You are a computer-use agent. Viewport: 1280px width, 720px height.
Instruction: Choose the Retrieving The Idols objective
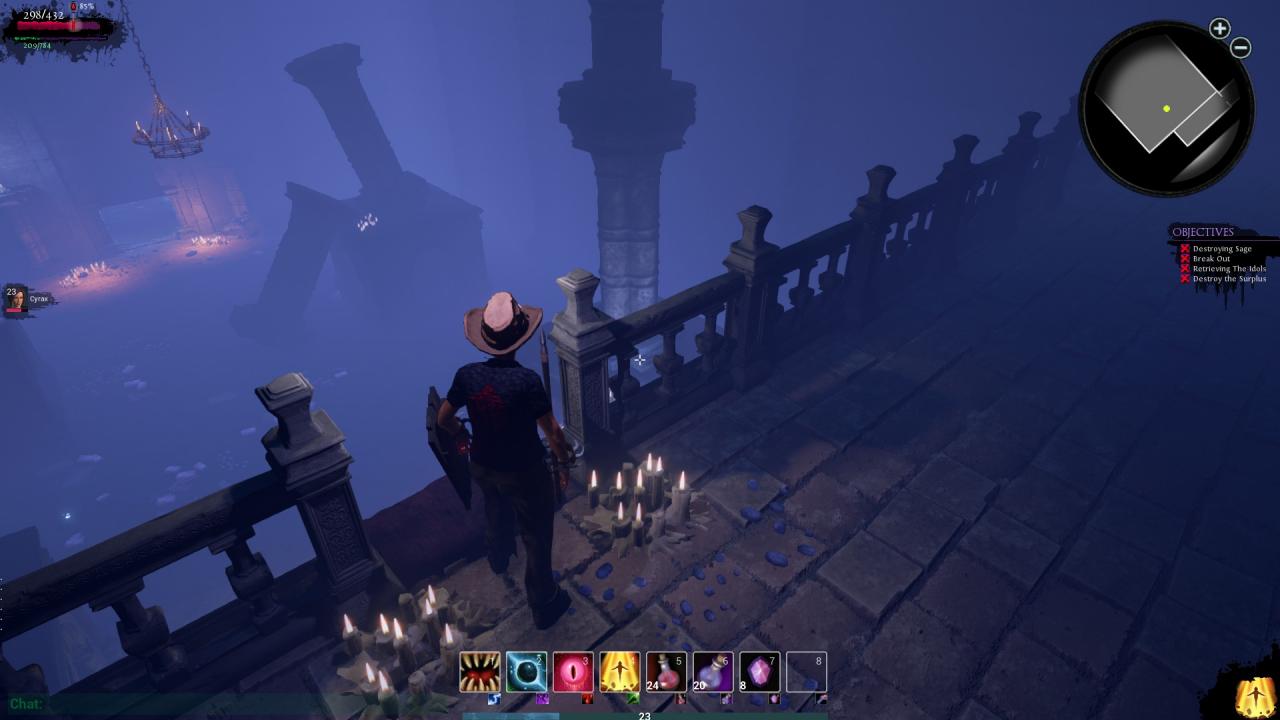(x=1228, y=269)
